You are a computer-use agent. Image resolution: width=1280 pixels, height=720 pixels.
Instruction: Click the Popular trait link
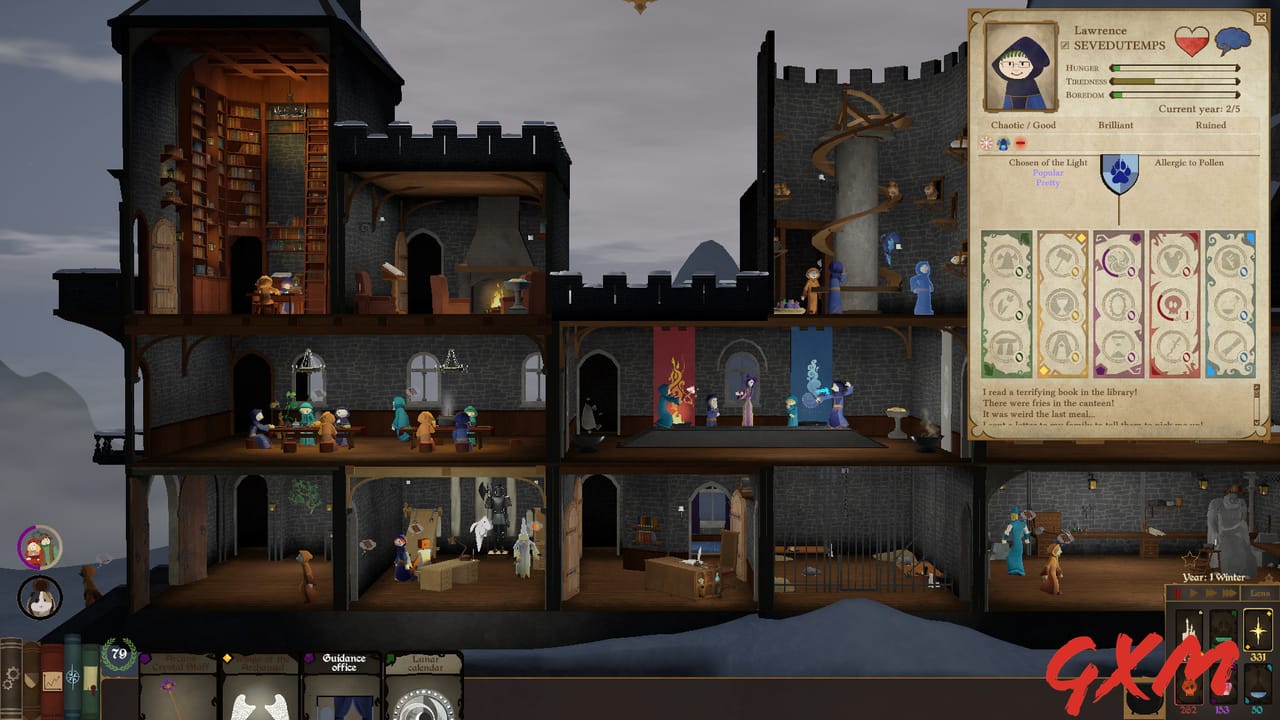pos(1046,174)
